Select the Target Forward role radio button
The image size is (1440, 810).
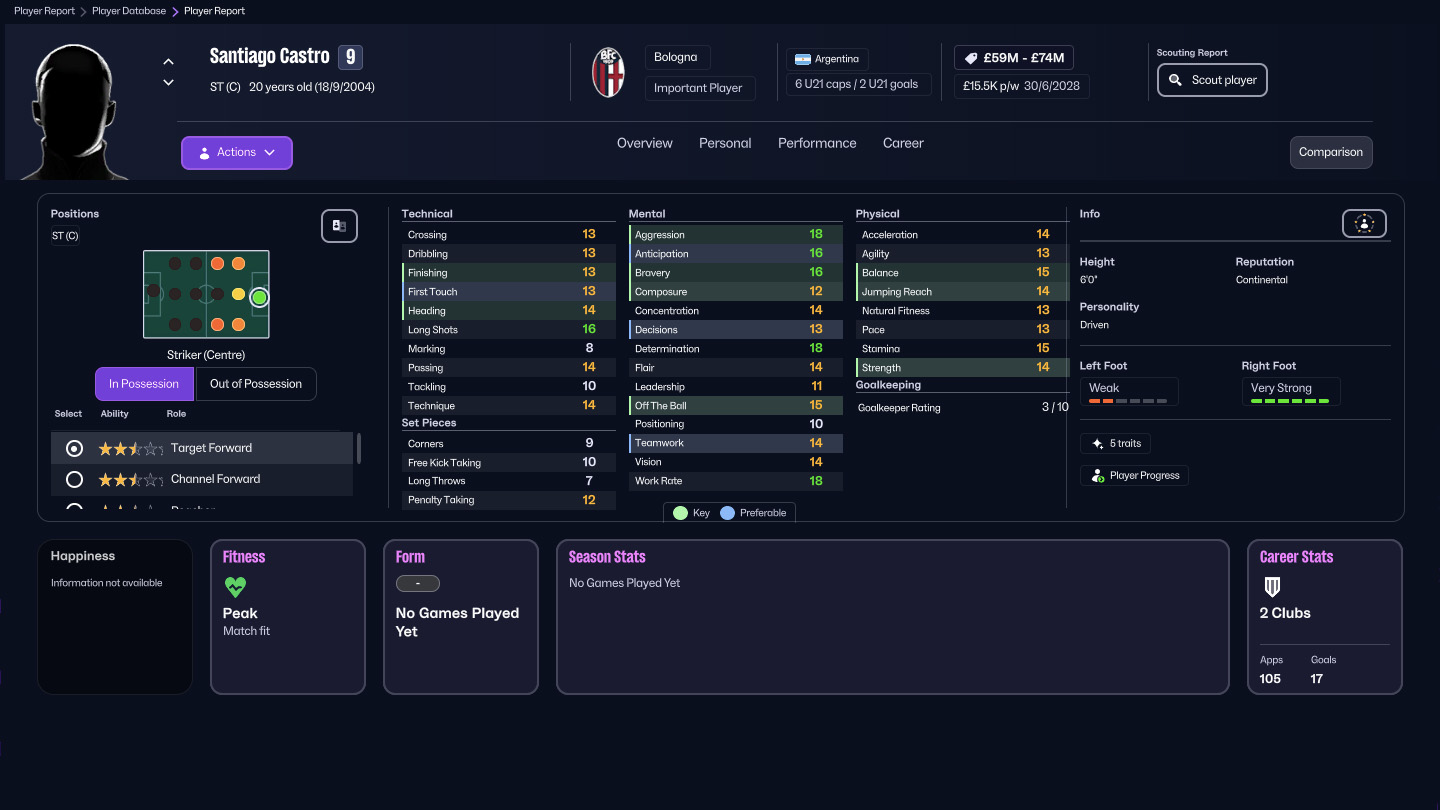point(73,448)
